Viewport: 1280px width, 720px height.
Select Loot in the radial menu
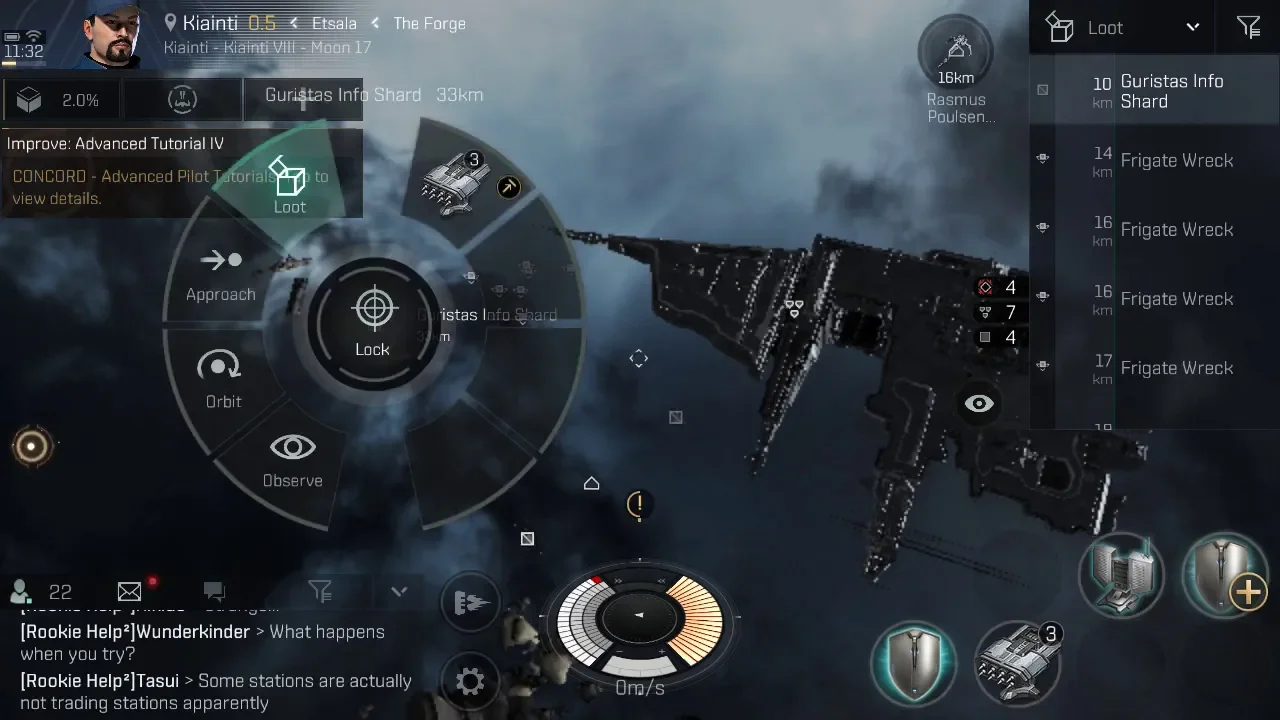tap(289, 187)
